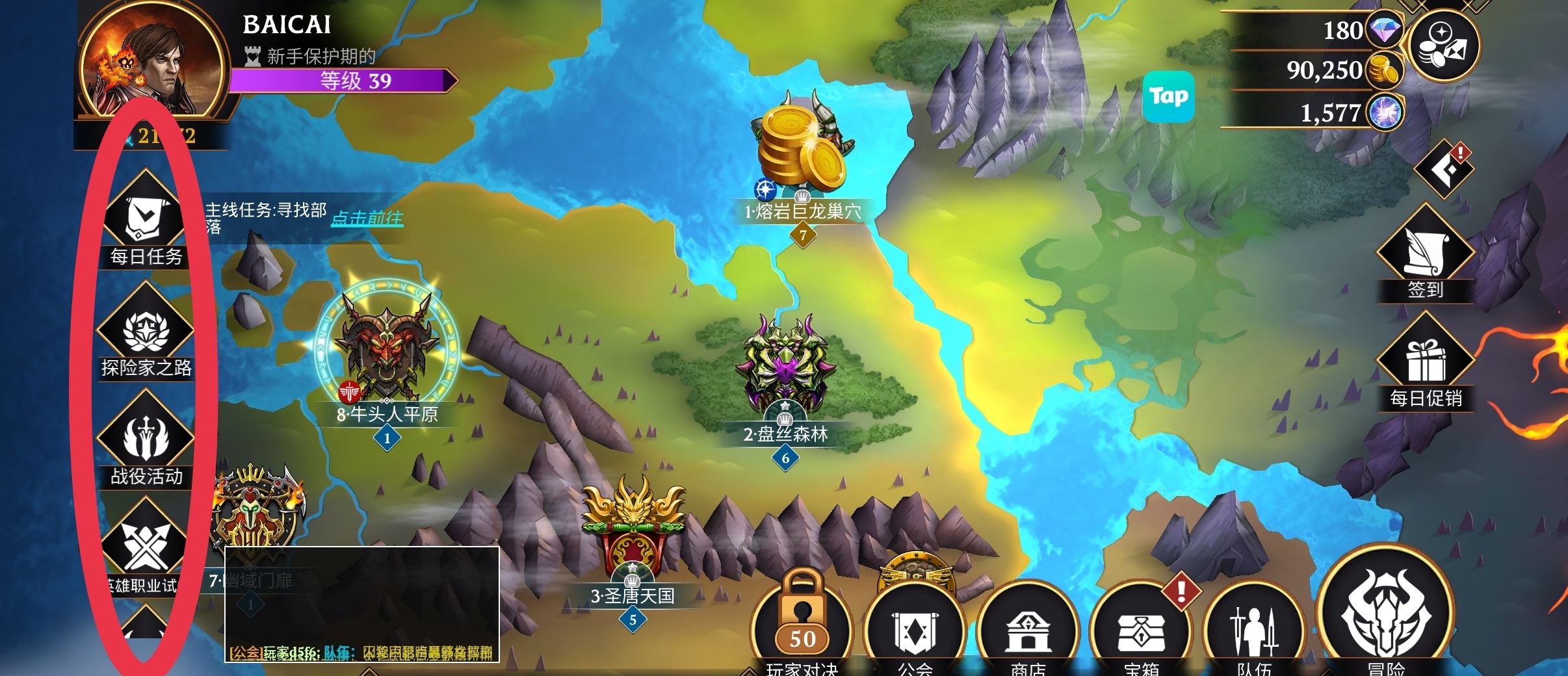The image size is (1568, 676).
Task: Open the Daily Promotion (每日促销) gift icon
Action: tap(1425, 359)
